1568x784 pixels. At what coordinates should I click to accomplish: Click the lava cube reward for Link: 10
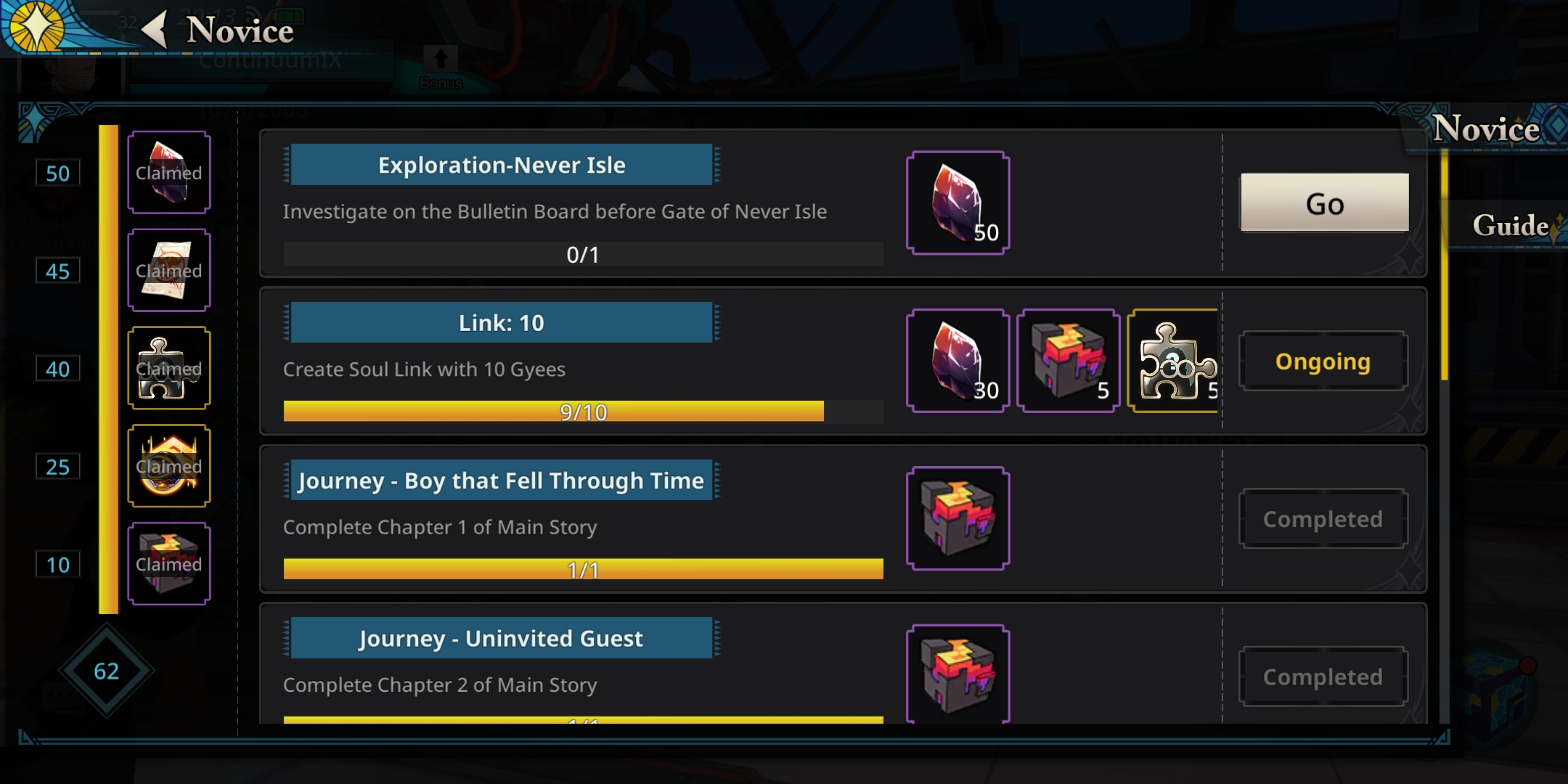1067,361
